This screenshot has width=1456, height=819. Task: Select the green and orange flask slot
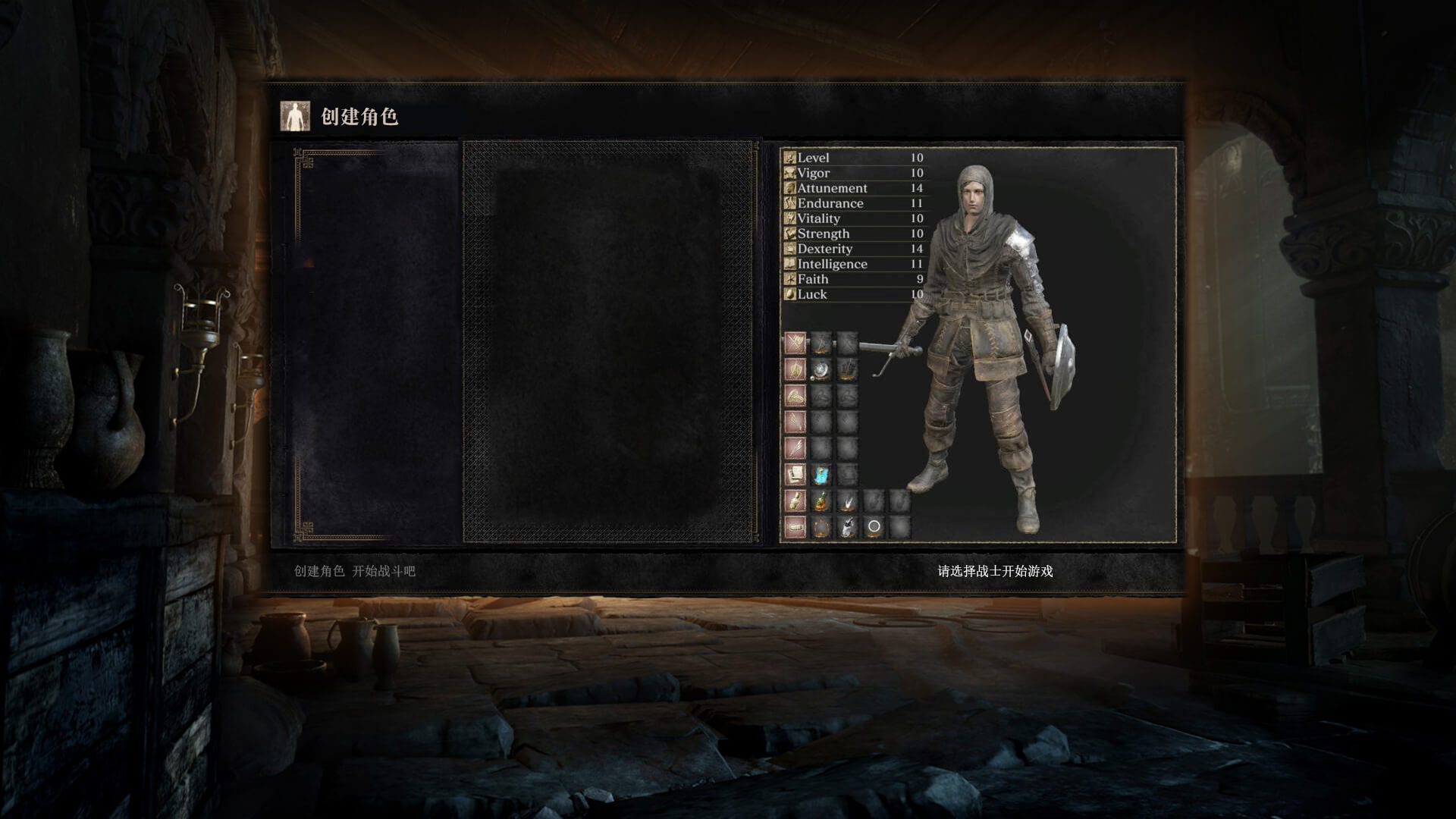821,501
